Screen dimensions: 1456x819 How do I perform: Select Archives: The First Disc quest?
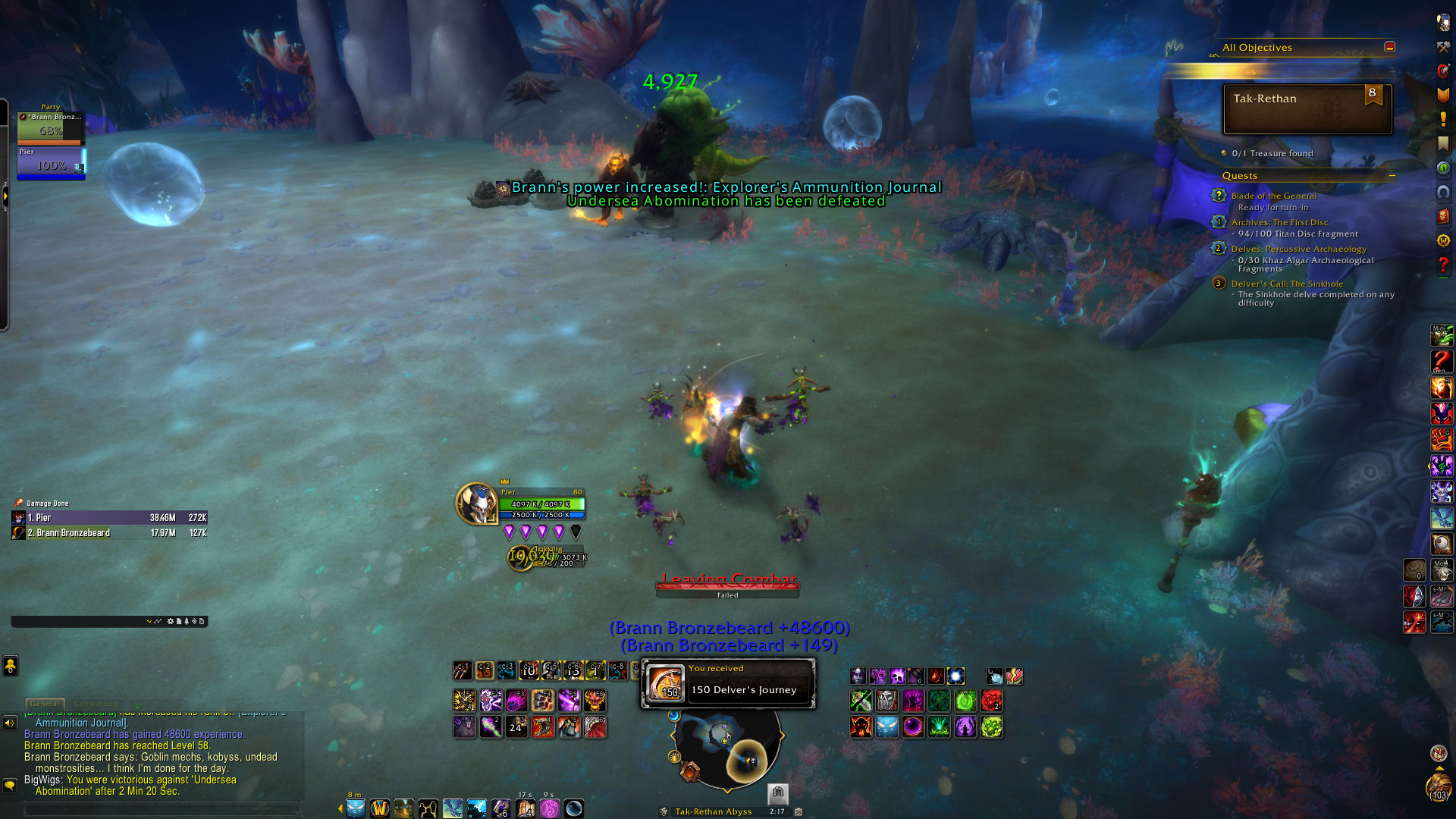tap(1279, 222)
